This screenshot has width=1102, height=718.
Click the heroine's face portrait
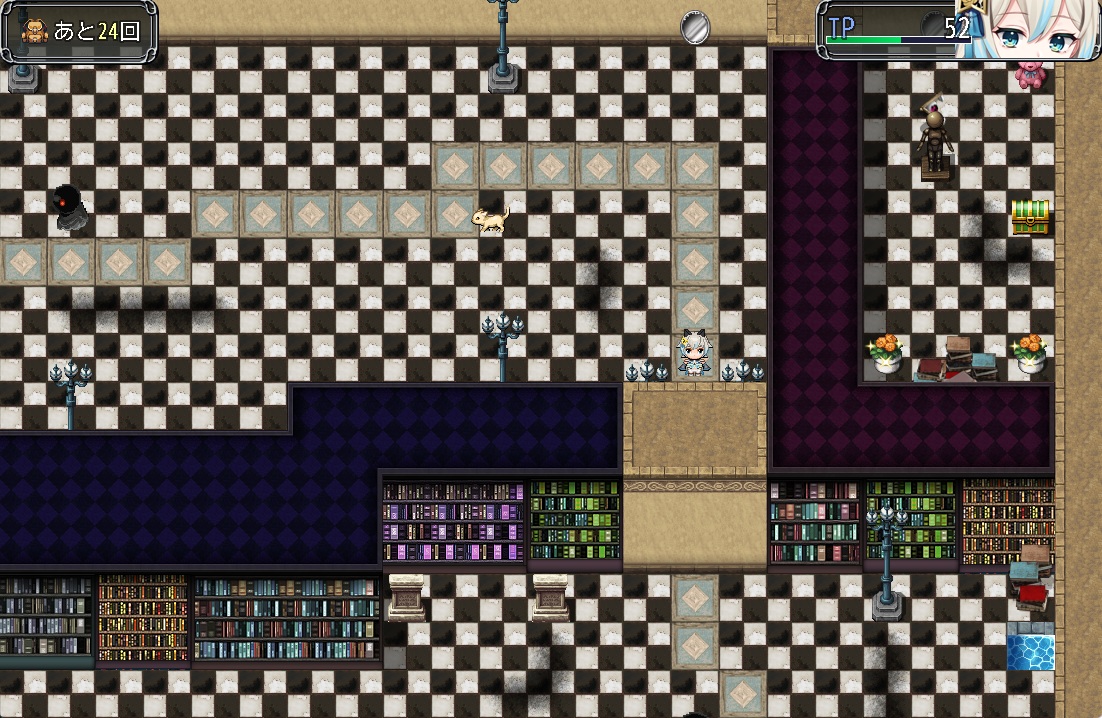pos(1031,30)
